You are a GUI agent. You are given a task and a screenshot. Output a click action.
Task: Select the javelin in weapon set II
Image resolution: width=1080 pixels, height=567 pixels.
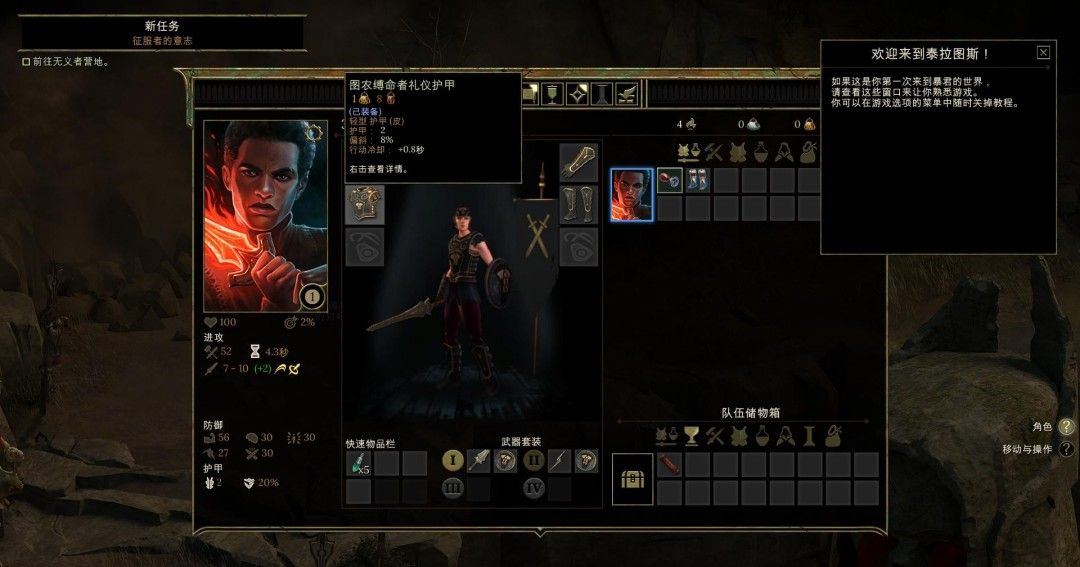tap(561, 461)
